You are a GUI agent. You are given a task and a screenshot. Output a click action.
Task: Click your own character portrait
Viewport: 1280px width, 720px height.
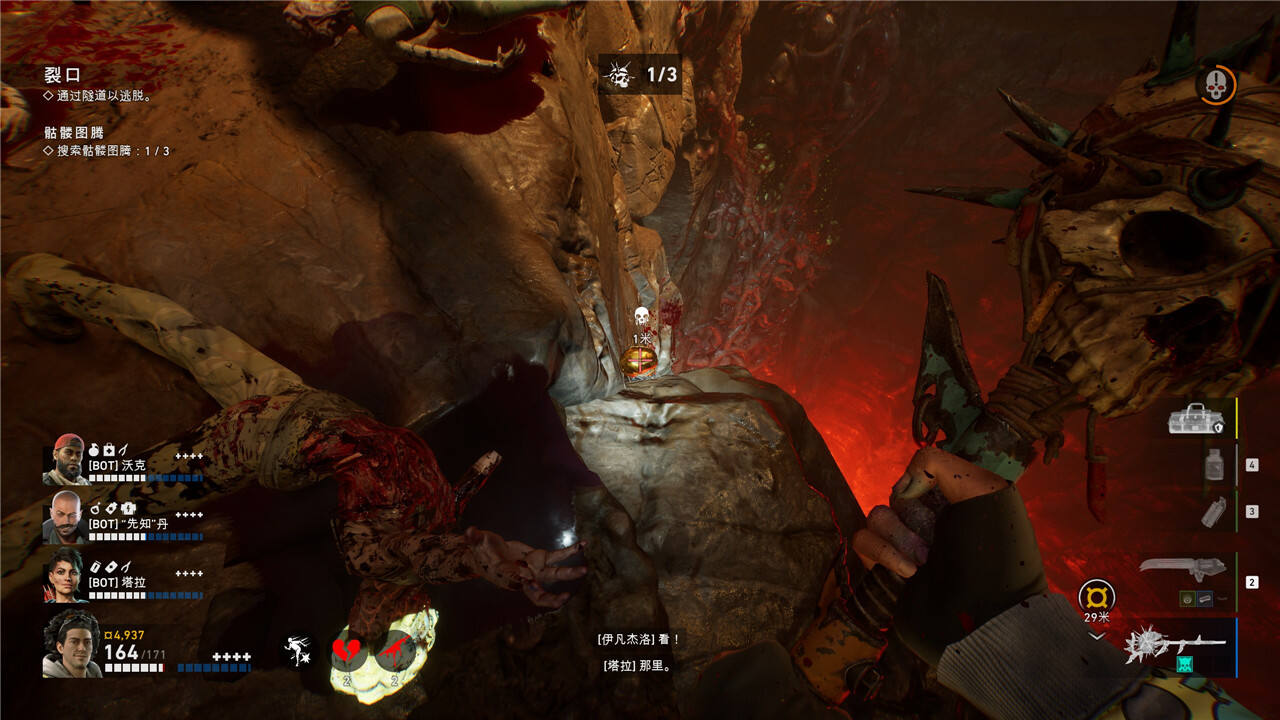pyautogui.click(x=72, y=645)
